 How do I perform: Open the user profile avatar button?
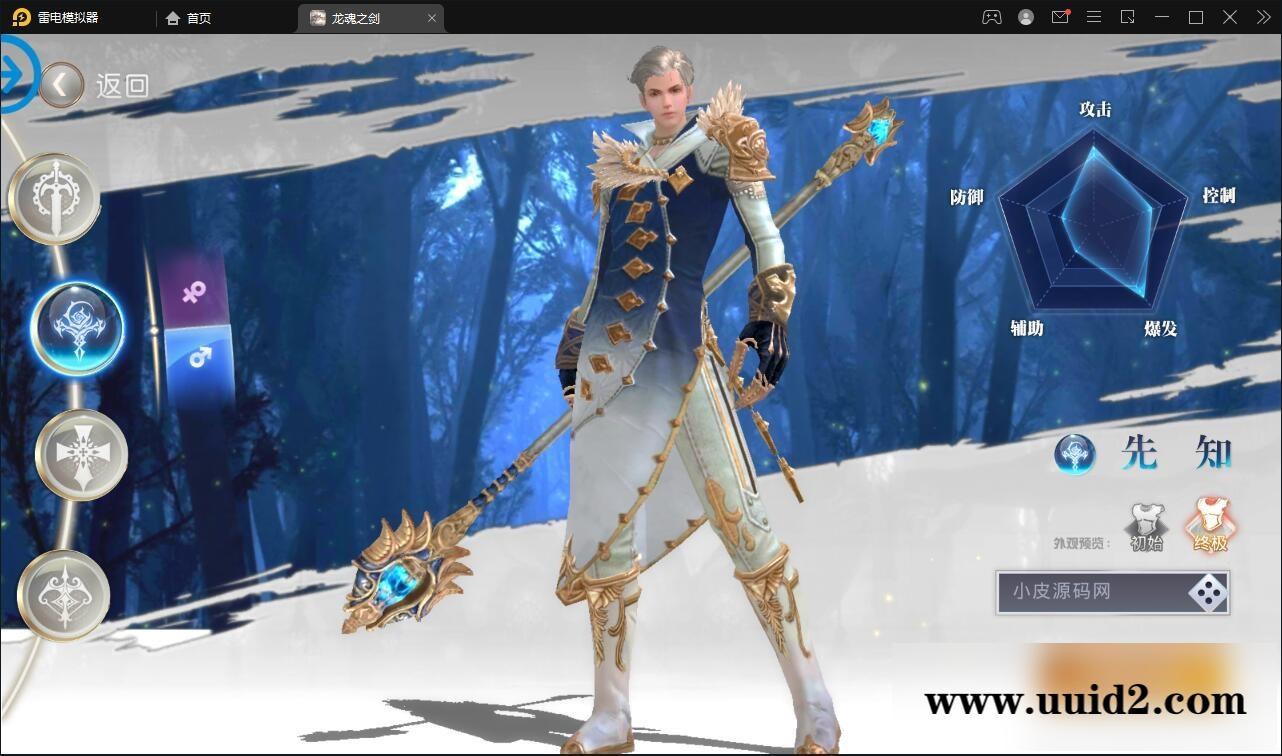(x=1025, y=17)
